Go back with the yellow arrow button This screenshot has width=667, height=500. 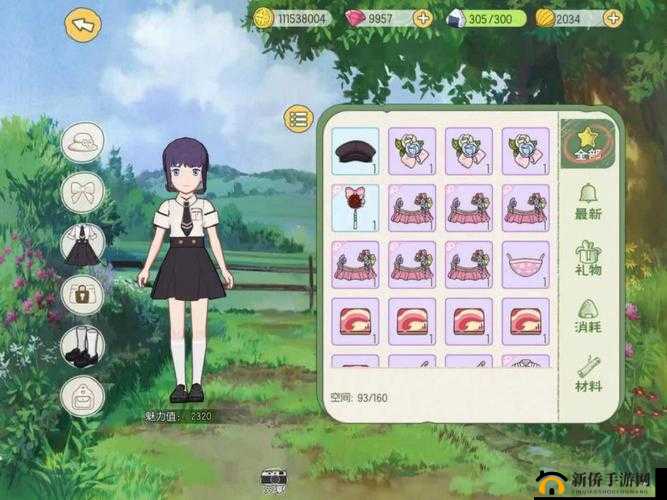click(83, 23)
